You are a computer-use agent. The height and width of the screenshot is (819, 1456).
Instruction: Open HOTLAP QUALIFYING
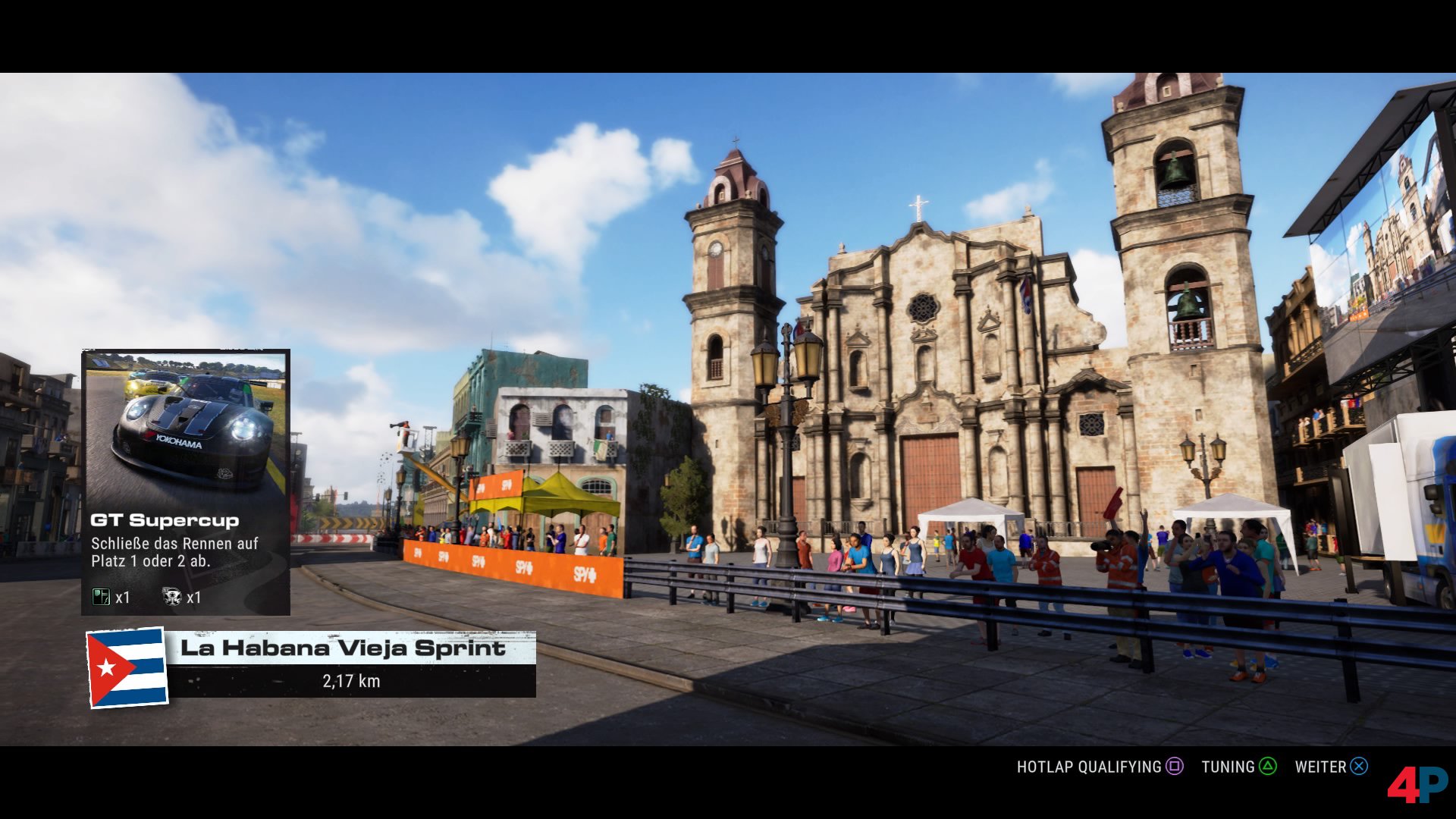pyautogui.click(x=1088, y=767)
